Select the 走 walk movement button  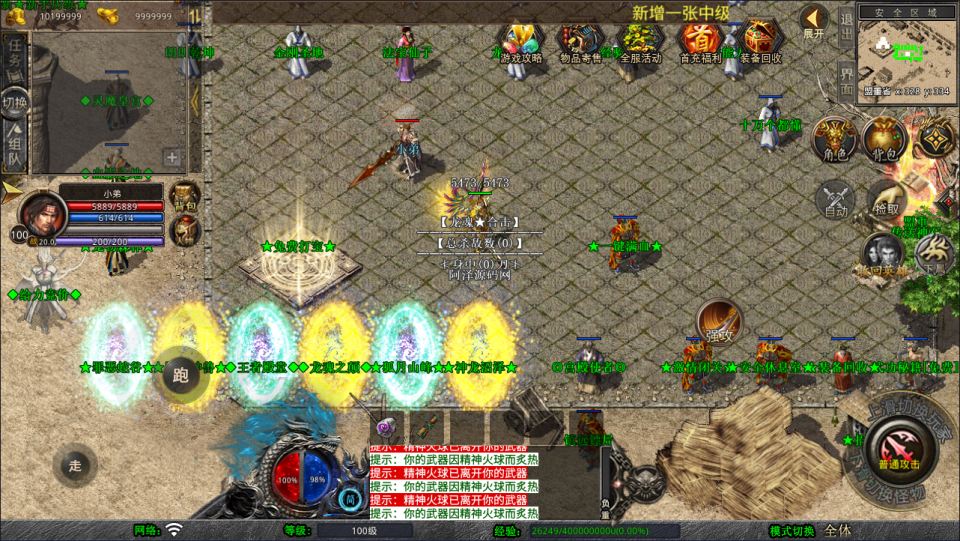click(75, 465)
